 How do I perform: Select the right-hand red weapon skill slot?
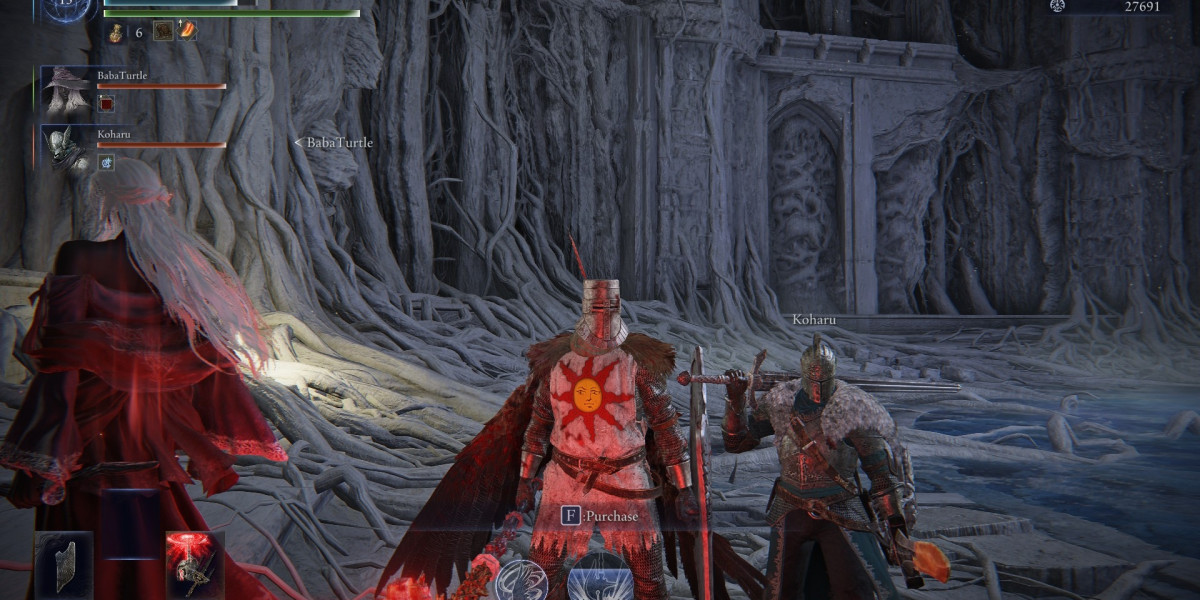point(195,565)
